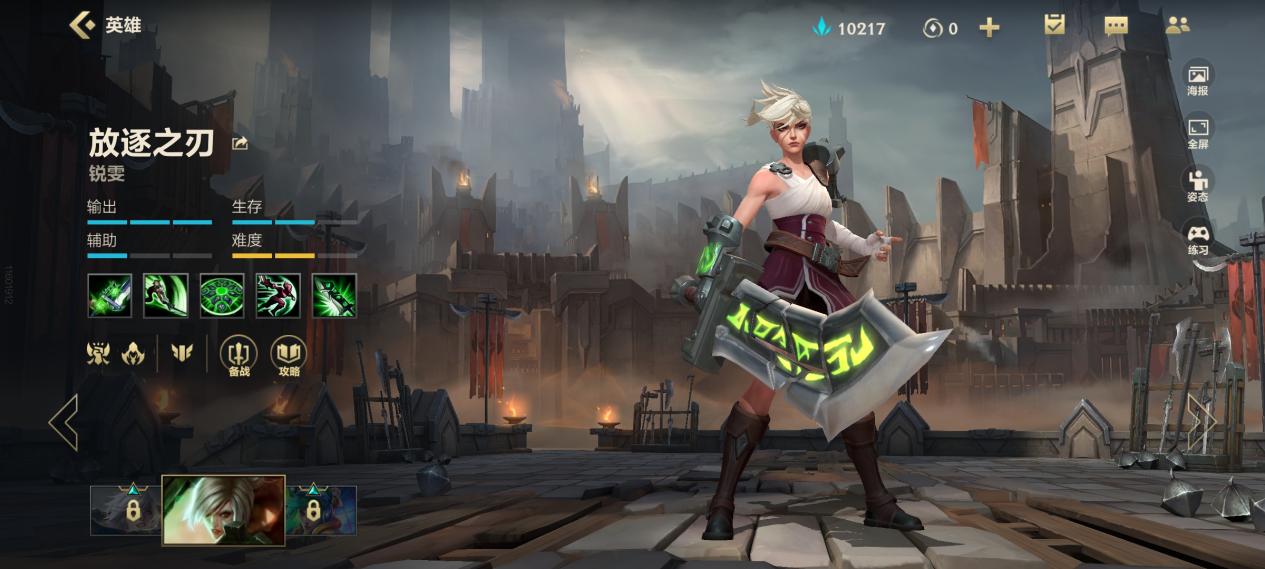Screen dimensions: 1265x569
Task: Open the 备战 loadout button
Action: point(238,356)
